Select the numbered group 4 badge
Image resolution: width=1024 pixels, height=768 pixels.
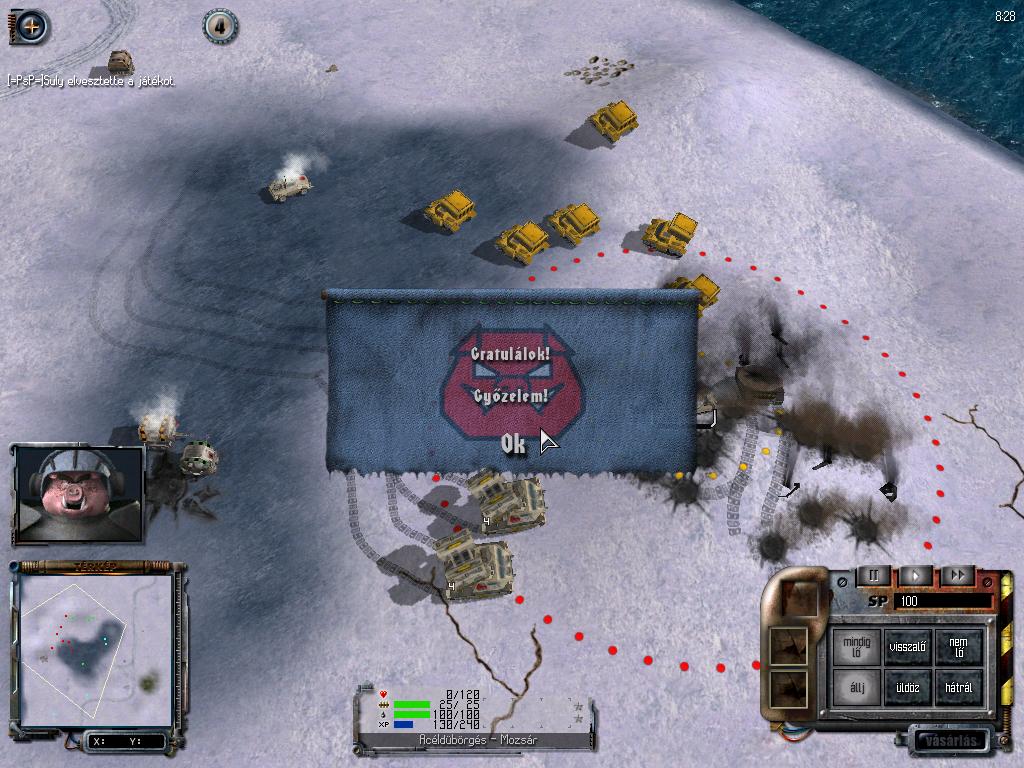(220, 27)
